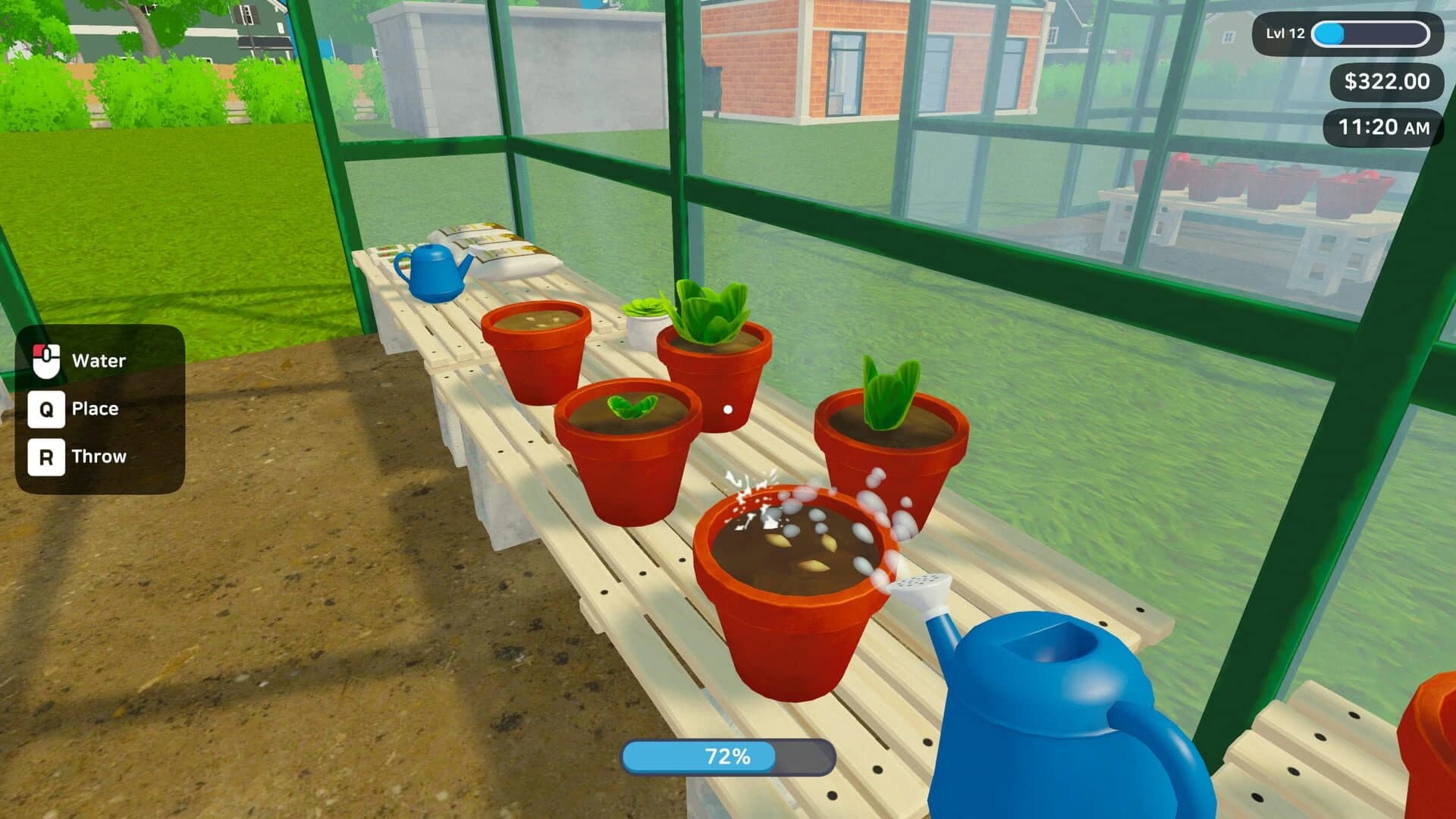Click the Place action label
Viewport: 1456px width, 819px height.
[94, 408]
